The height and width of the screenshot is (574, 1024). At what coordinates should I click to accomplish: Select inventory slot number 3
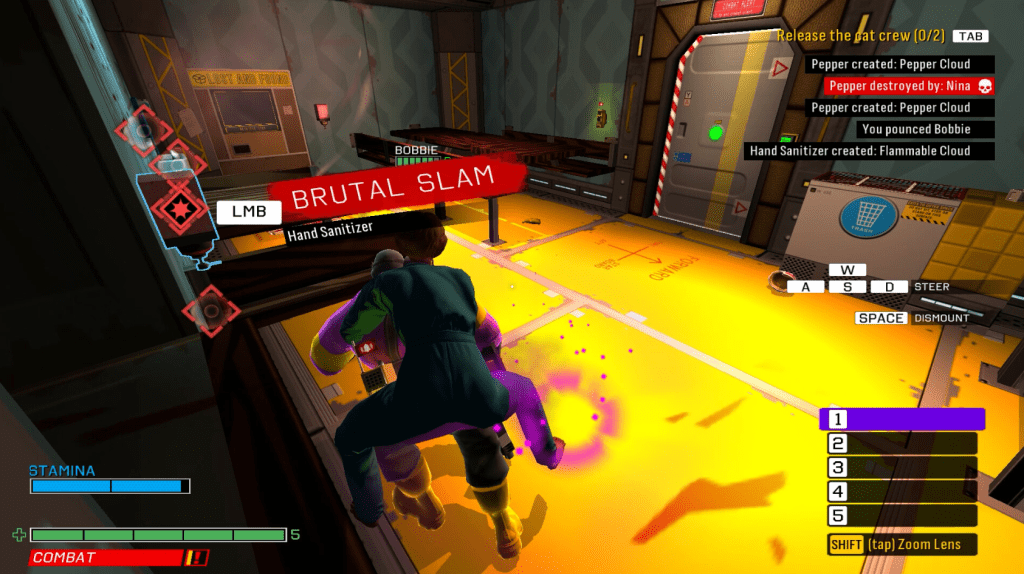pos(901,468)
